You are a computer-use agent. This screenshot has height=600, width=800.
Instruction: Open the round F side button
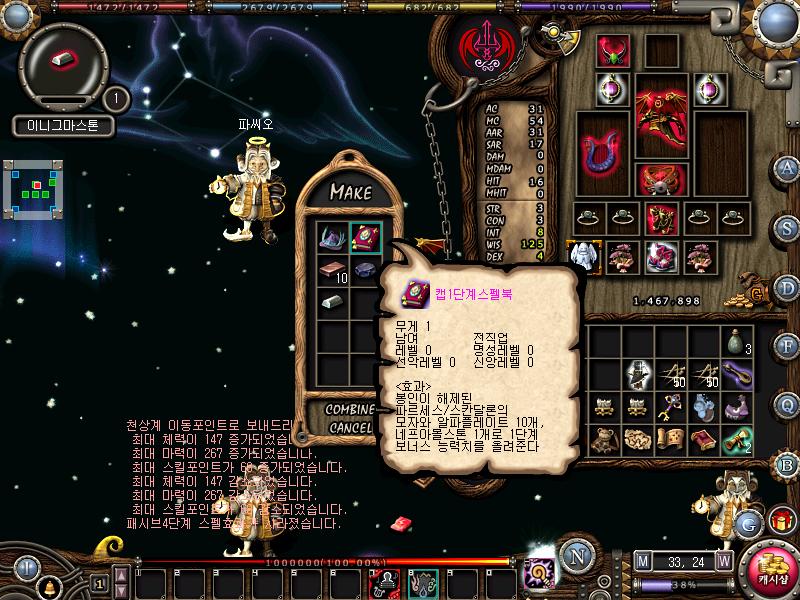[788, 346]
